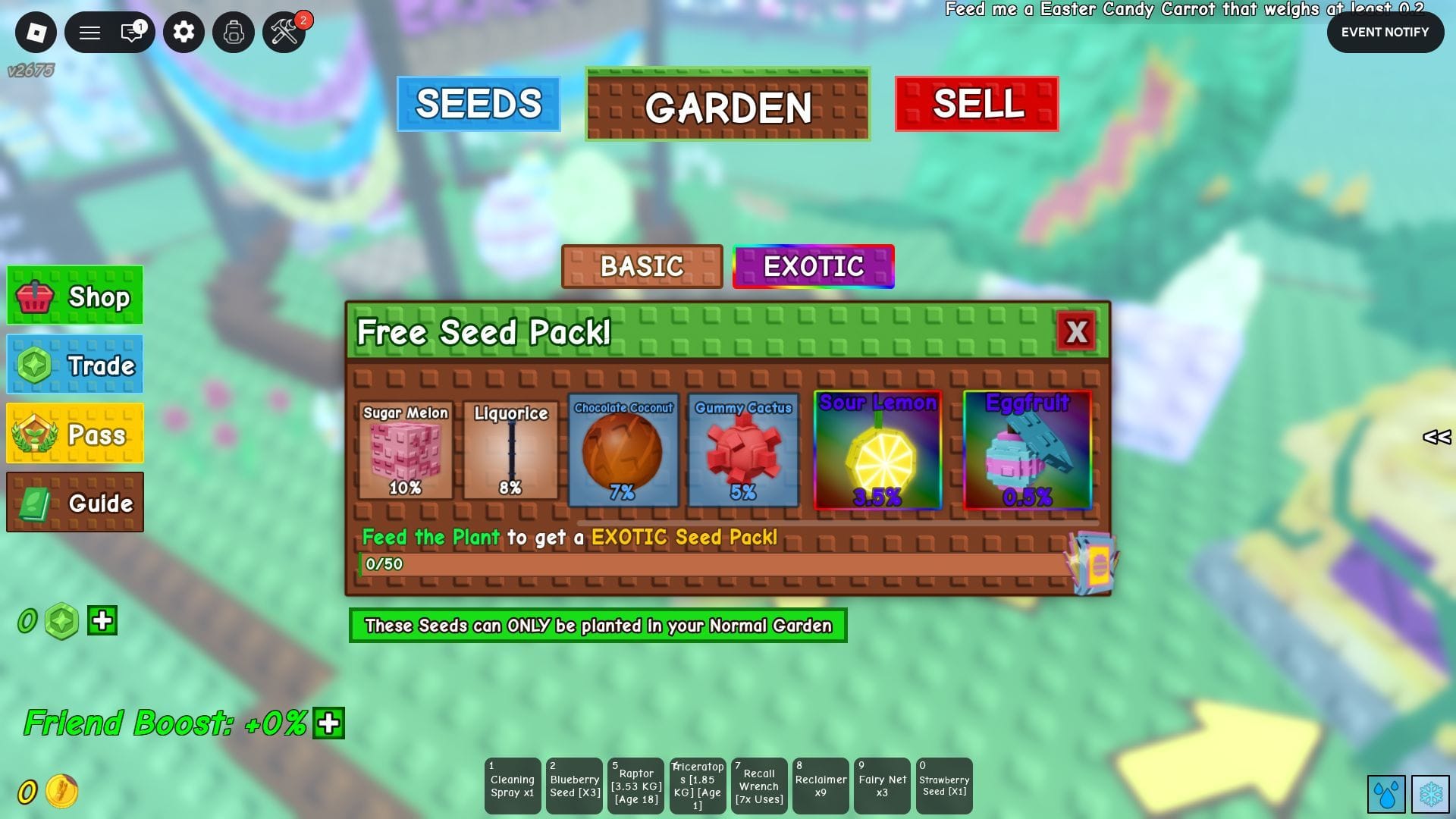
Task: Select the Eggfruit seed tile
Action: click(1027, 450)
